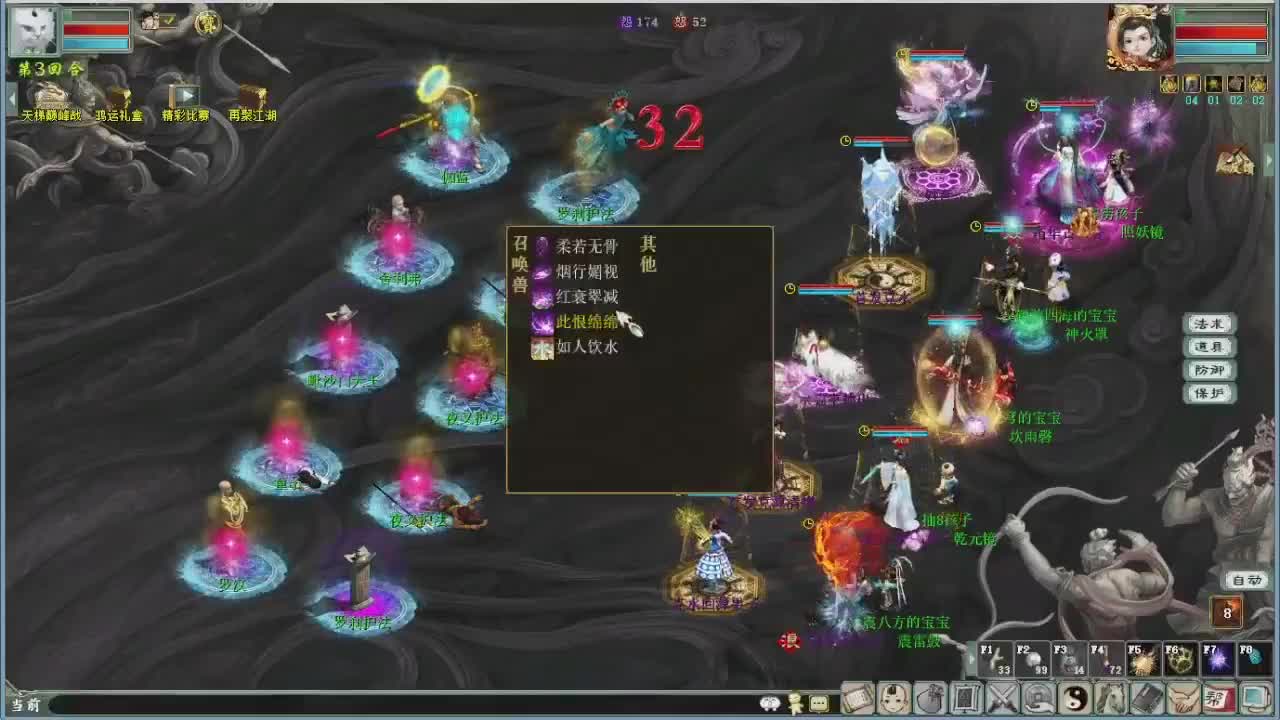Open the 鸿运礼盒 gift box
The image size is (1280, 720).
120,97
